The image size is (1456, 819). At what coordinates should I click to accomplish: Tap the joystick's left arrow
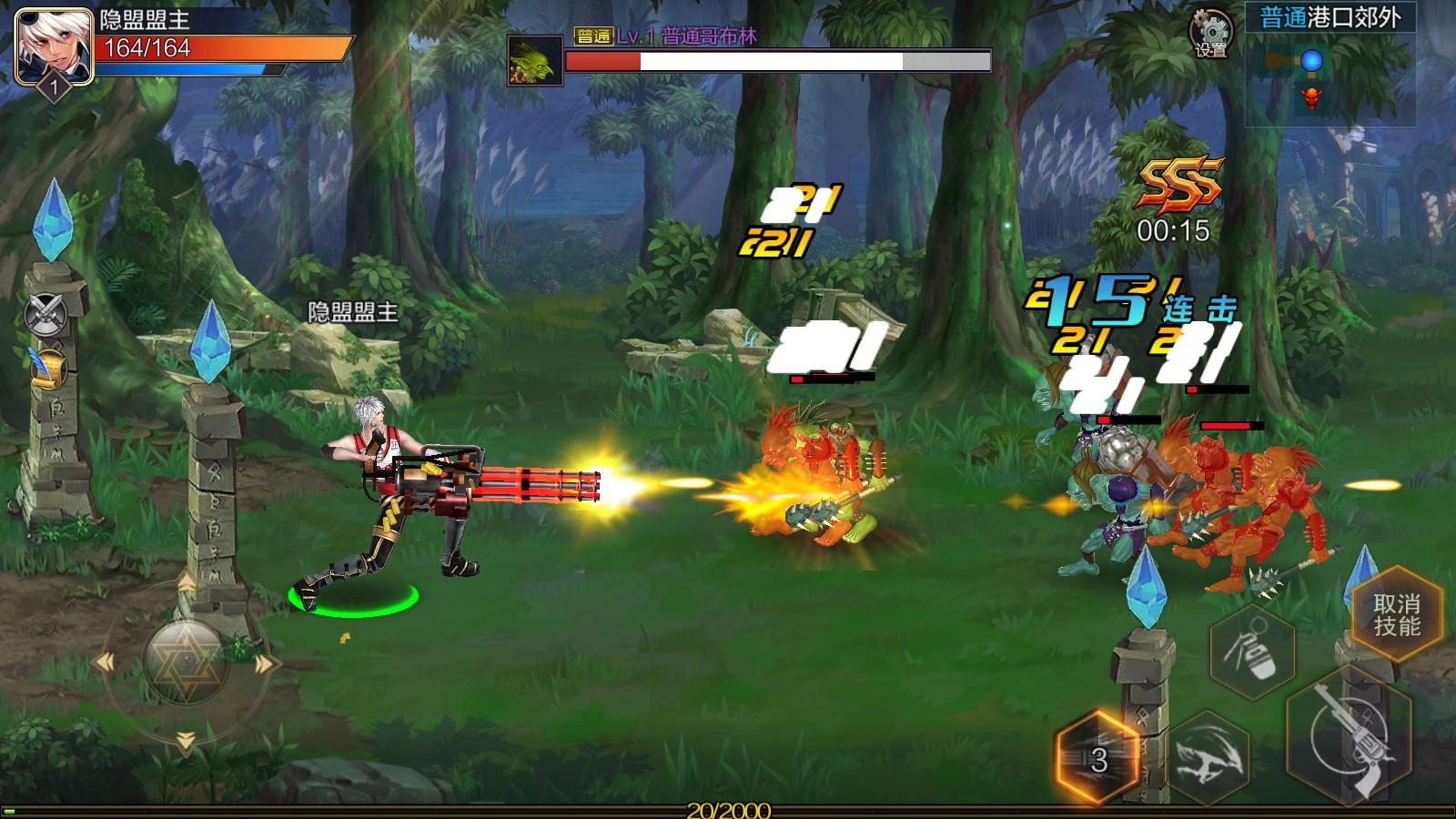(x=105, y=662)
